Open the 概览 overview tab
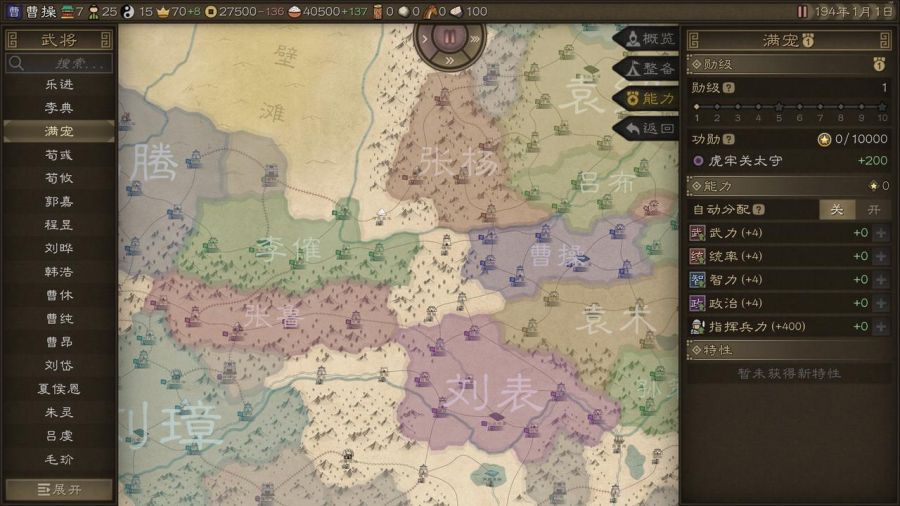The height and width of the screenshot is (506, 900). coord(650,39)
